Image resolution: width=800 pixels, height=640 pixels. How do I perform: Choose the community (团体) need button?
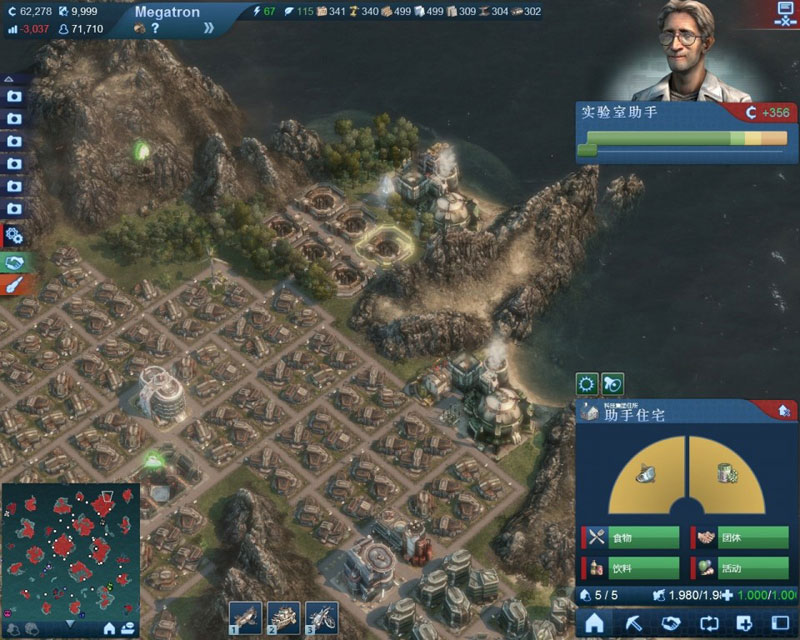(x=741, y=537)
